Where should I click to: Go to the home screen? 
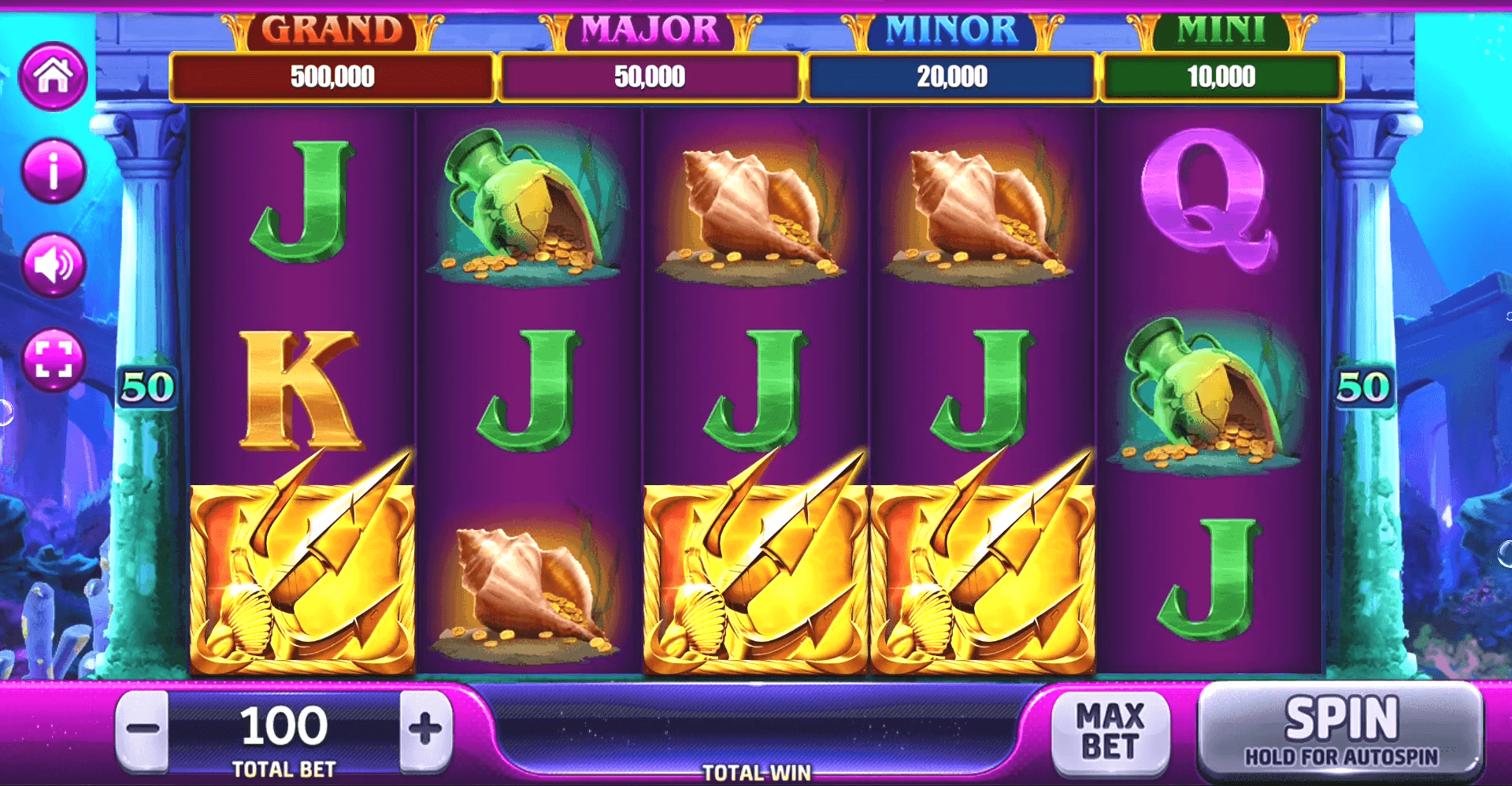point(53,76)
